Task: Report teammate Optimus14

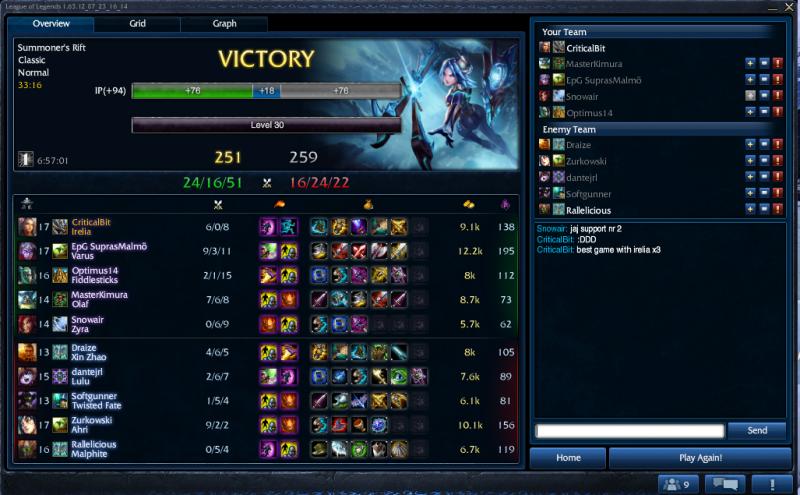Action: pyautogui.click(x=776, y=113)
